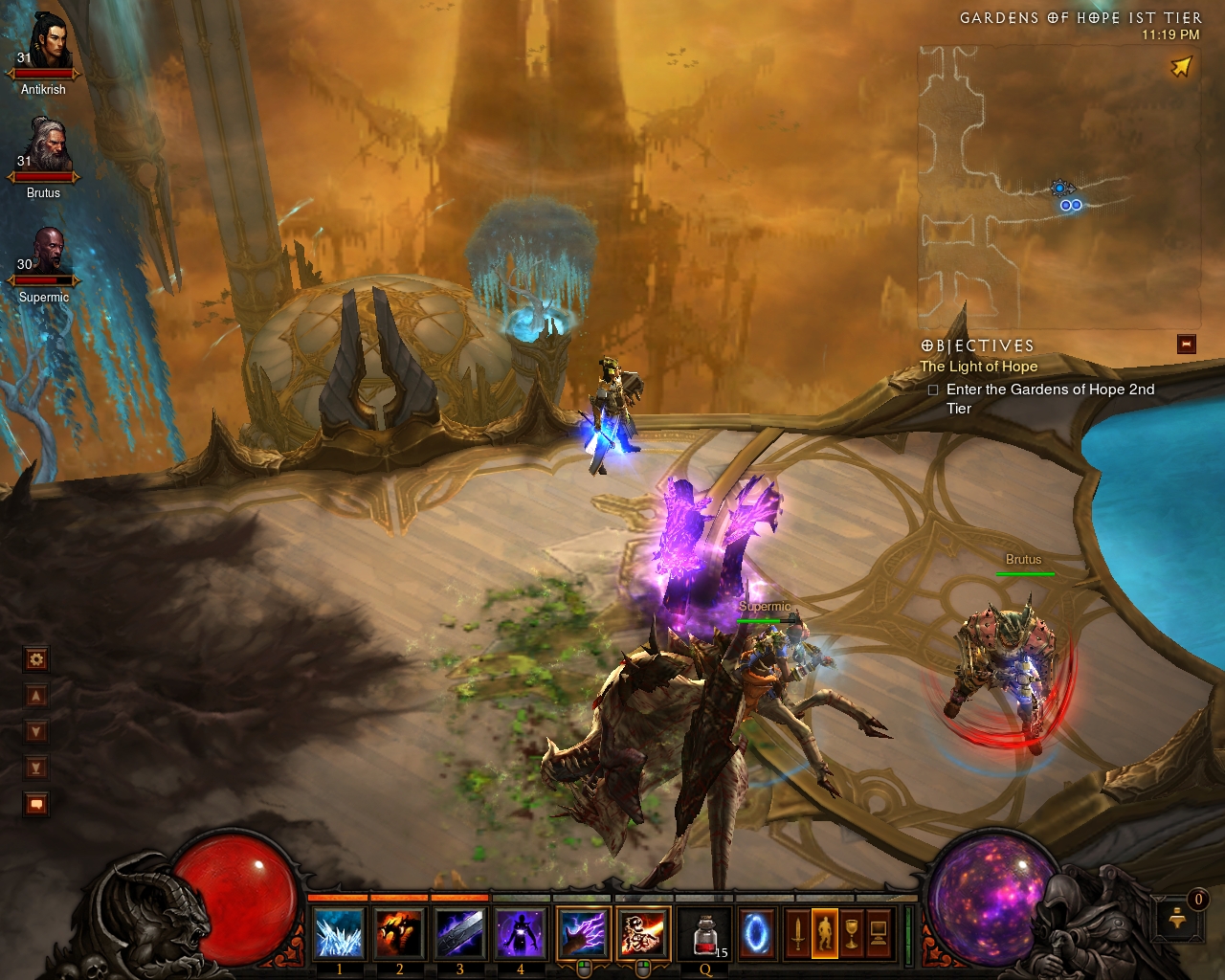Activate the ice crystal skill in slot 1
The width and height of the screenshot is (1225, 980).
pyautogui.click(x=340, y=933)
